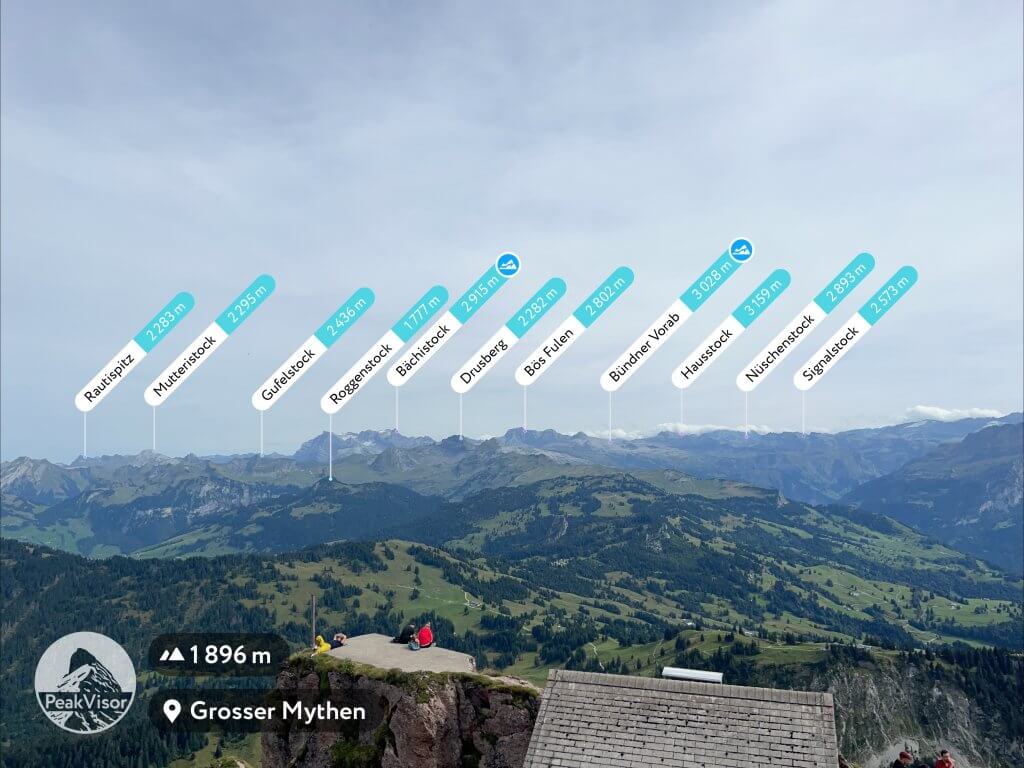Open the Hausstock peak label
The image size is (1024, 768).
[x=730, y=328]
